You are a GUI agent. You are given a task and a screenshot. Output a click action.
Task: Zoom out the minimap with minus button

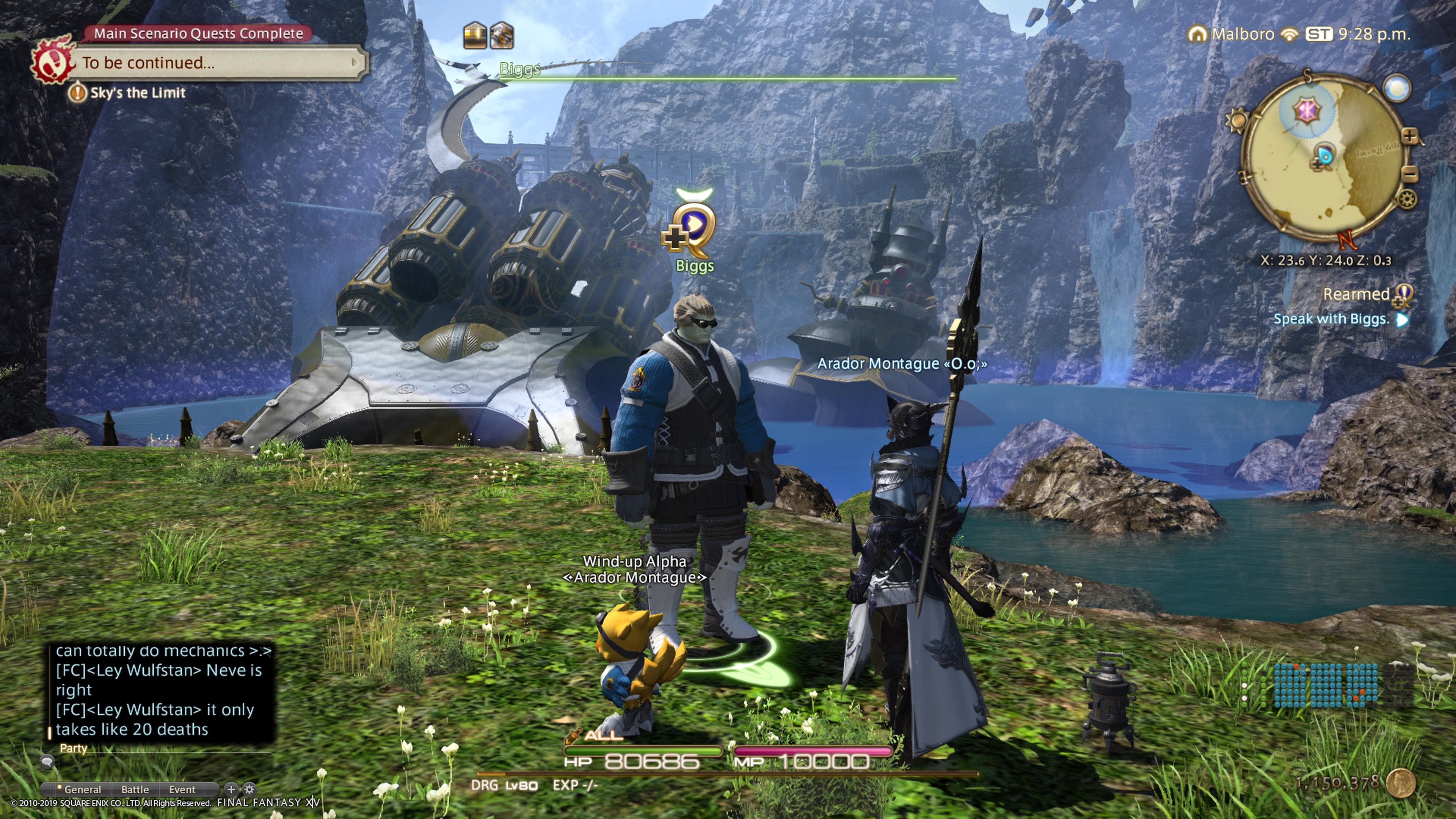pos(1410,174)
